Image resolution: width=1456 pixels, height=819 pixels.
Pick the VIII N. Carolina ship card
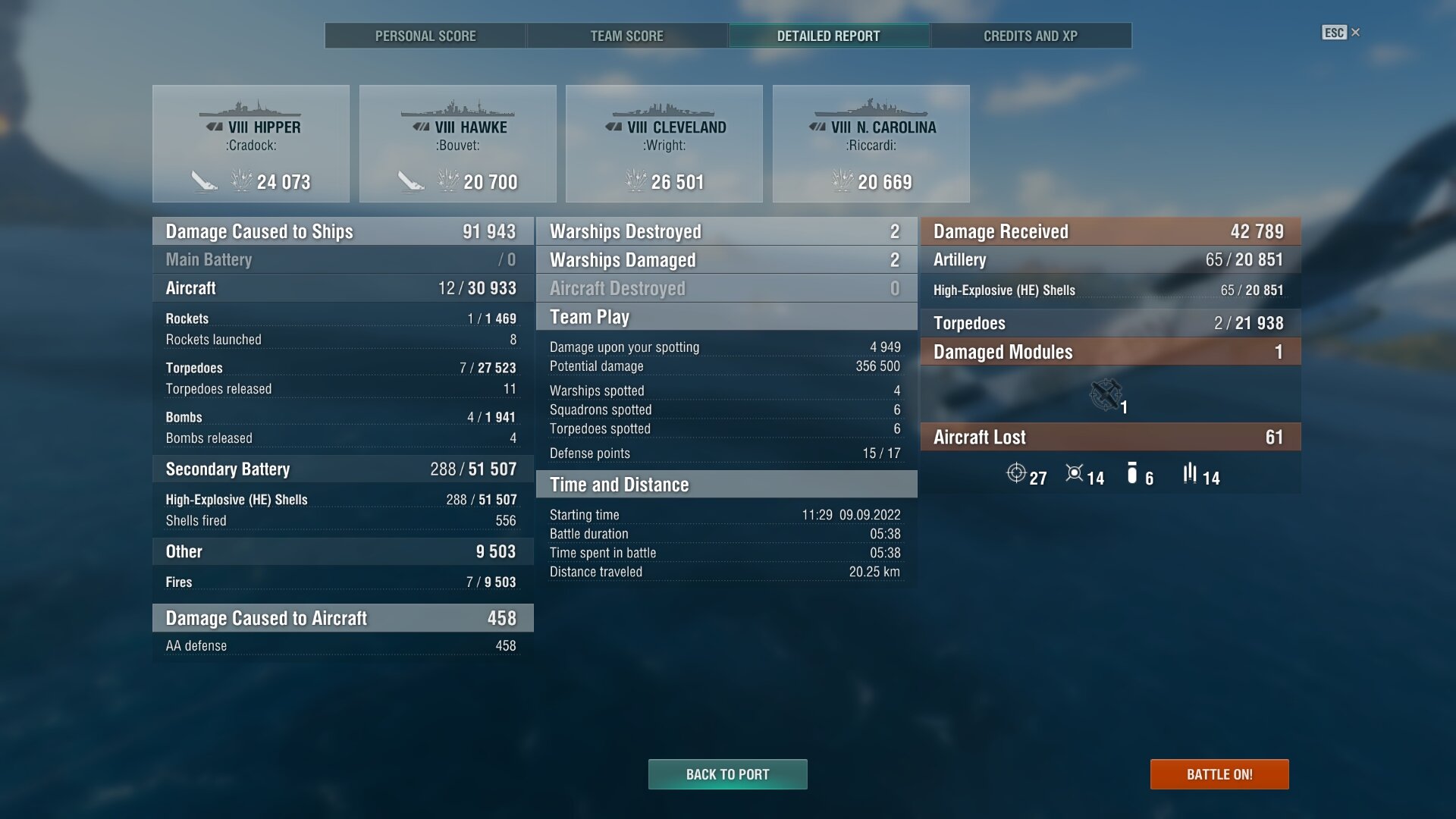[x=871, y=144]
